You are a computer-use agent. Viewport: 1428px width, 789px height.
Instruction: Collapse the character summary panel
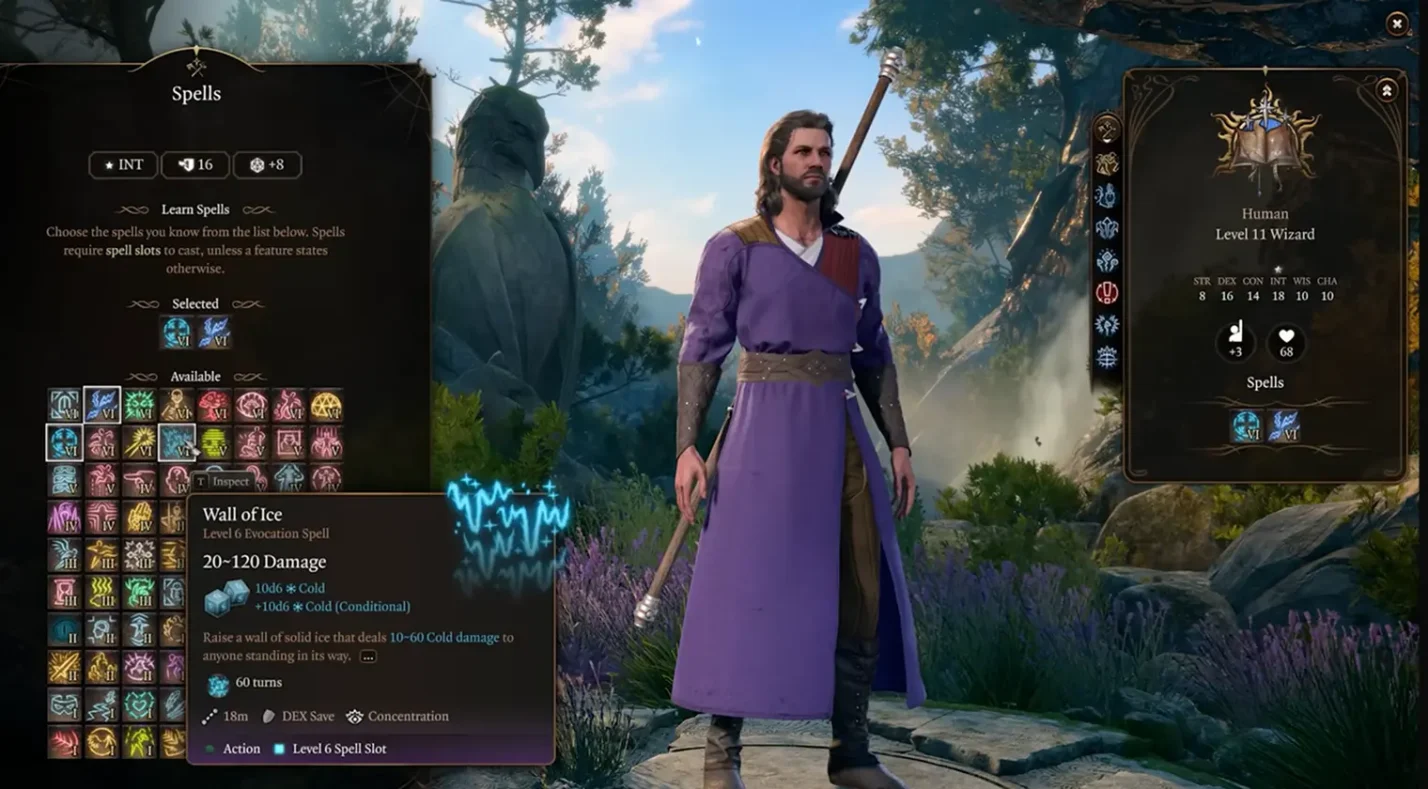point(1386,91)
